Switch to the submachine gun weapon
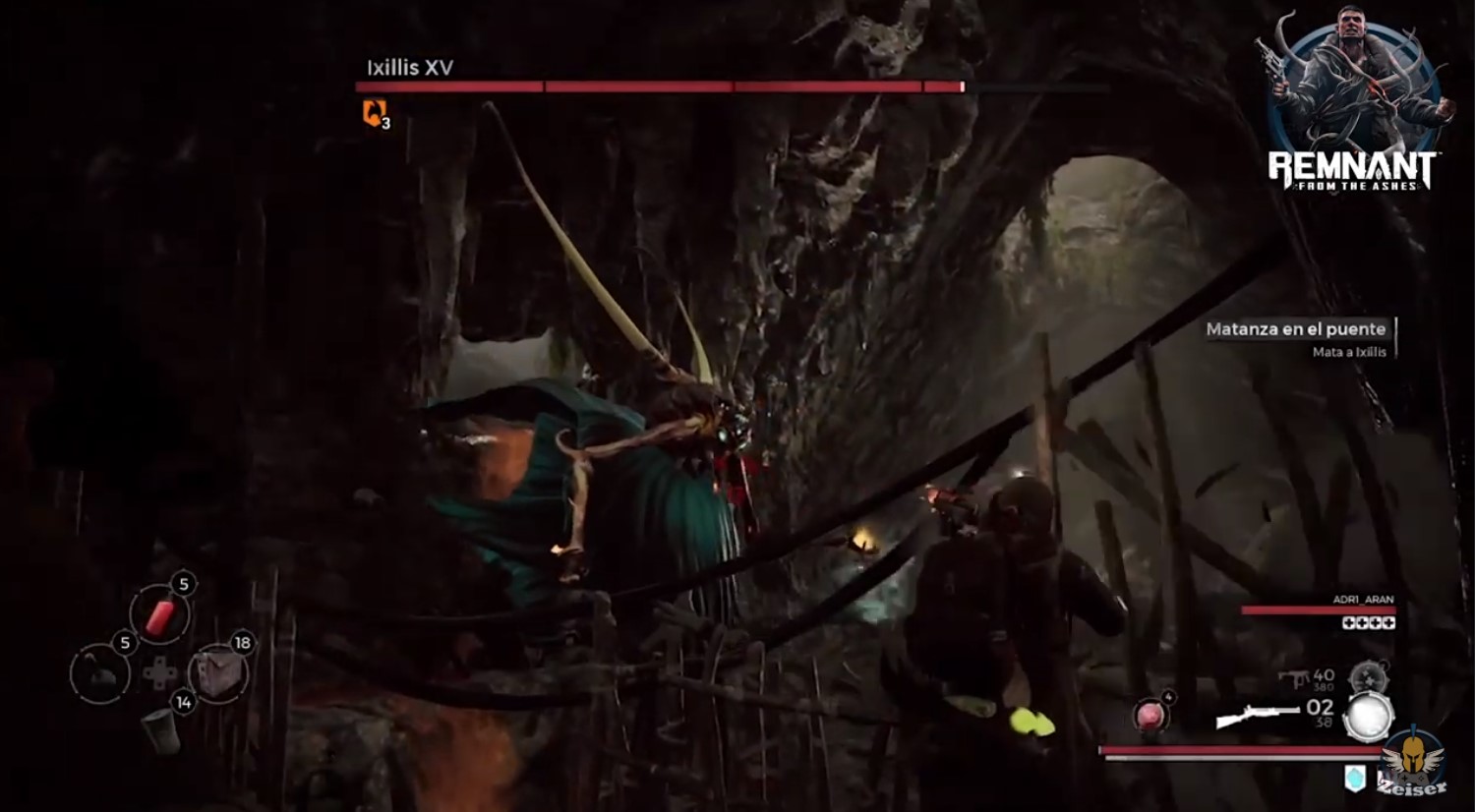This screenshot has width=1475, height=812. point(1294,678)
